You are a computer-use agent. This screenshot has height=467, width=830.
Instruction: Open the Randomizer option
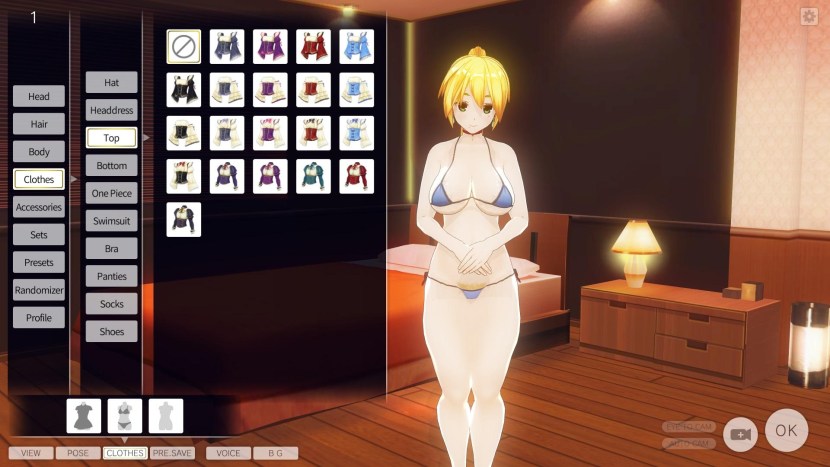[x=39, y=290]
